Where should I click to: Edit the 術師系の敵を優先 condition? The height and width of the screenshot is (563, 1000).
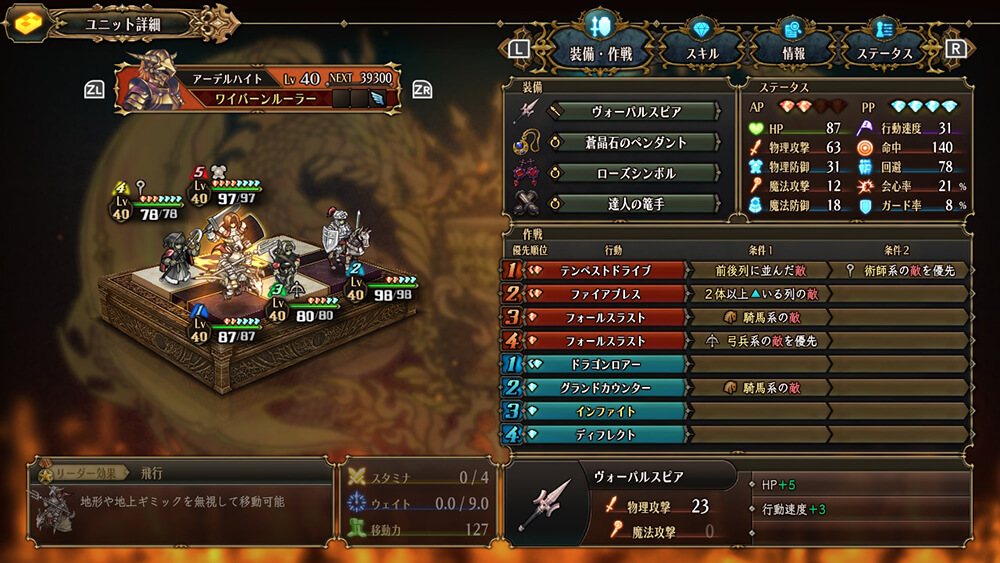click(x=900, y=270)
